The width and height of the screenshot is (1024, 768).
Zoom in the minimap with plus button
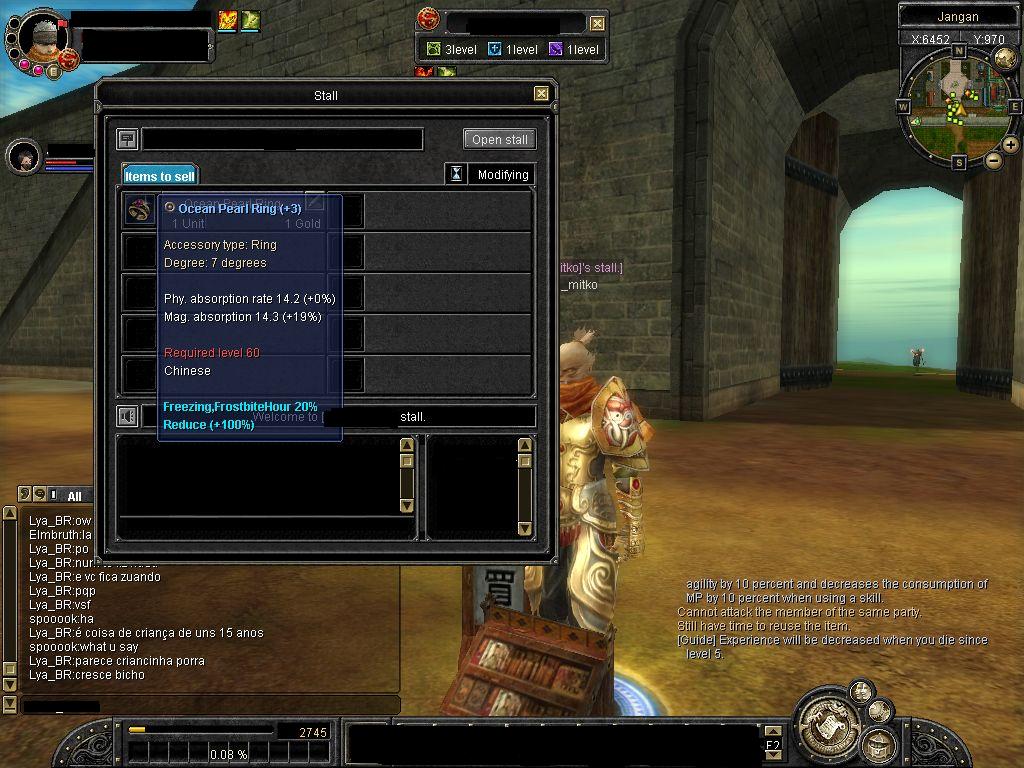(x=1011, y=145)
